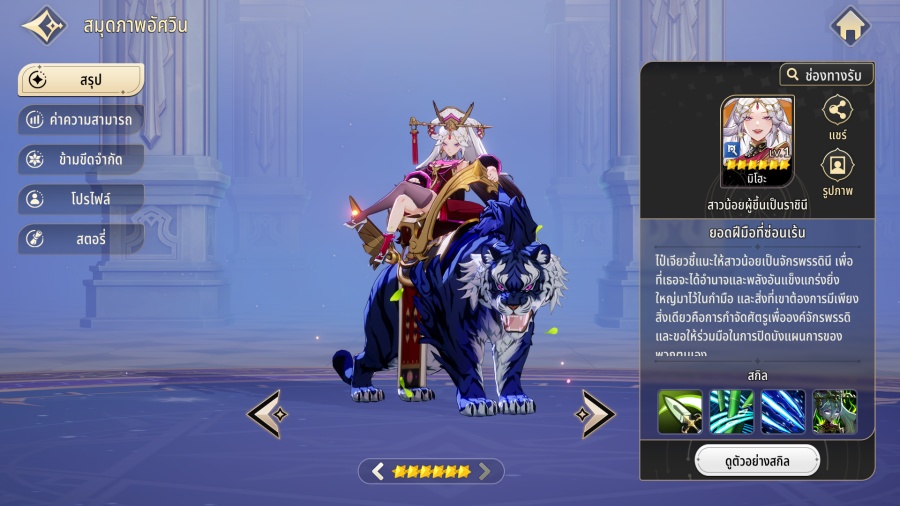Decrease star grade with left chevron

click(378, 471)
